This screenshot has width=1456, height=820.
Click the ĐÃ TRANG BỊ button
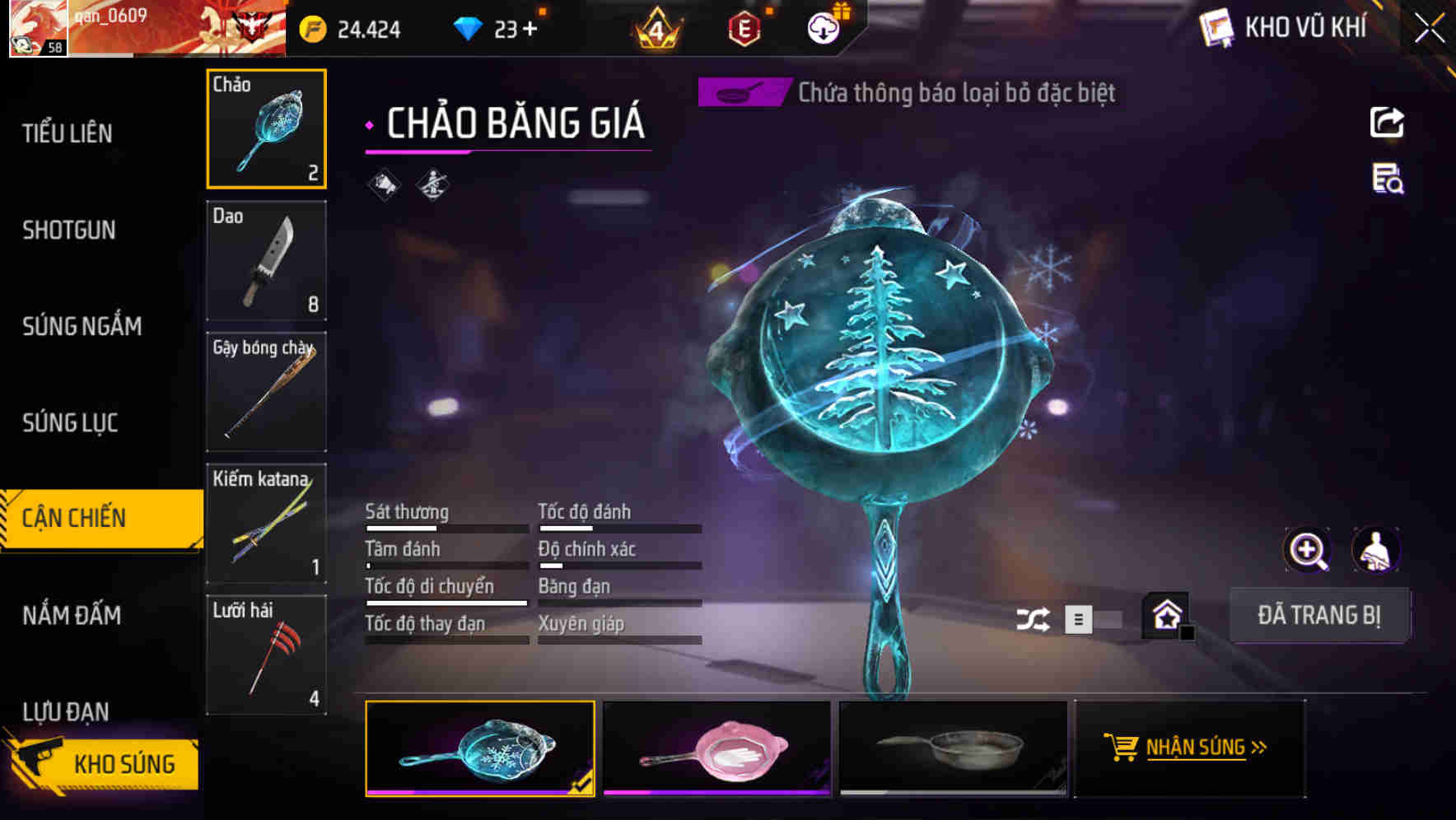click(1319, 615)
